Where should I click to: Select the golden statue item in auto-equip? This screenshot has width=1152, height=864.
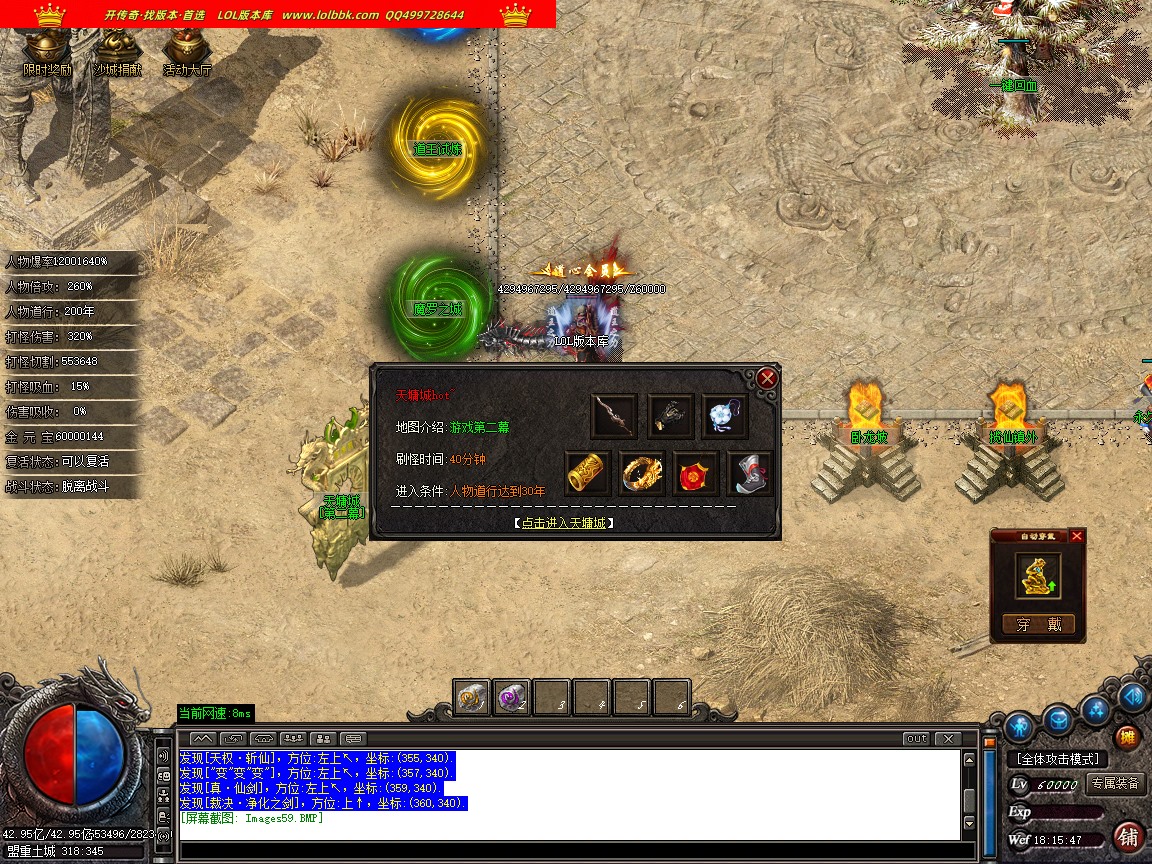pyautogui.click(x=1038, y=576)
